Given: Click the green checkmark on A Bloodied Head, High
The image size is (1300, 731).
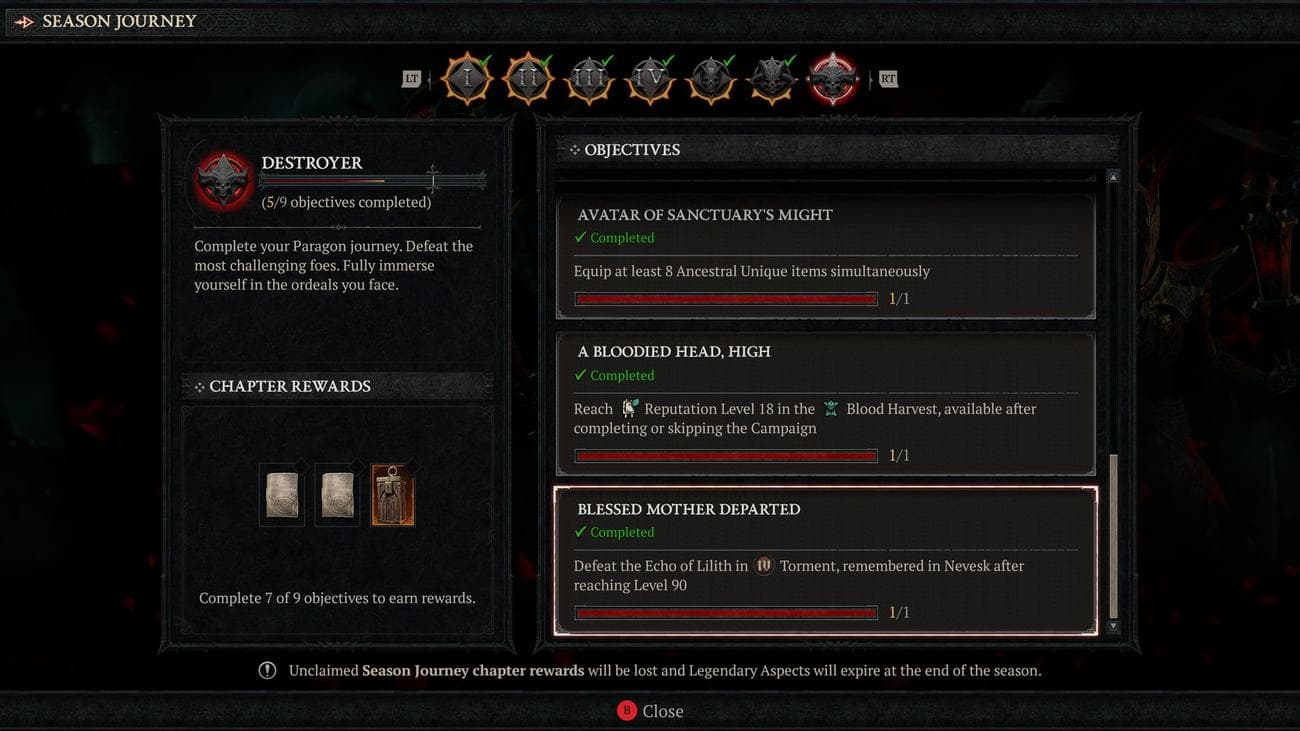Looking at the screenshot, I should click(580, 375).
